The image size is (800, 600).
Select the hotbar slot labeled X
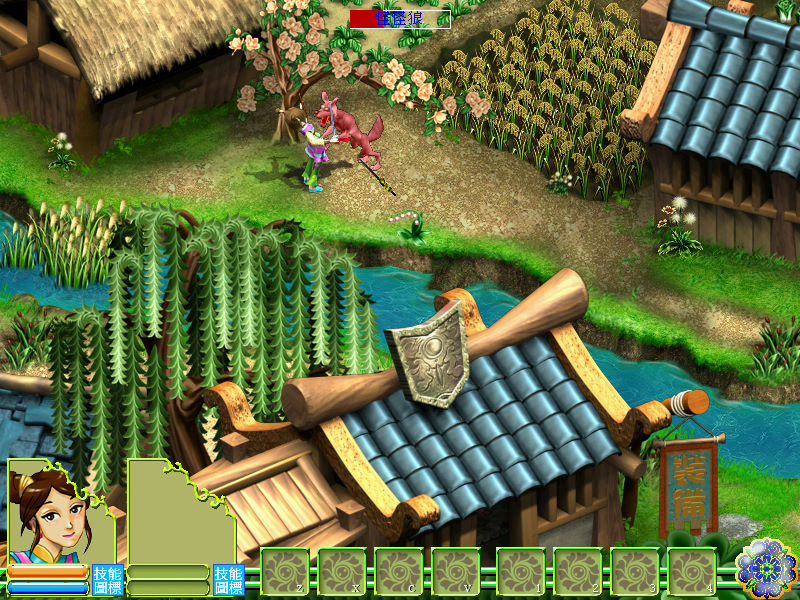pos(343,573)
